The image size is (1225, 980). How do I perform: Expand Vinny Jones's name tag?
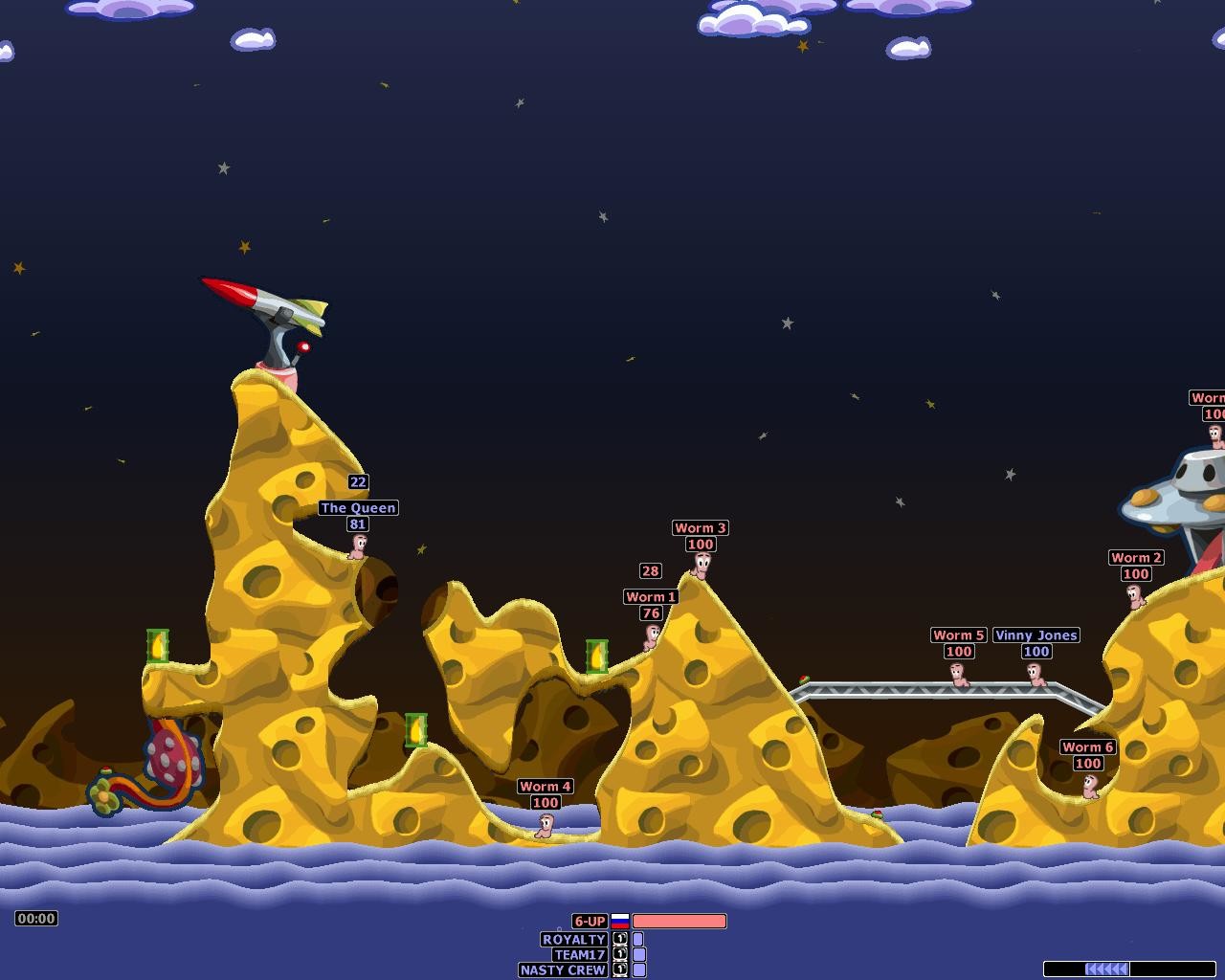1036,635
